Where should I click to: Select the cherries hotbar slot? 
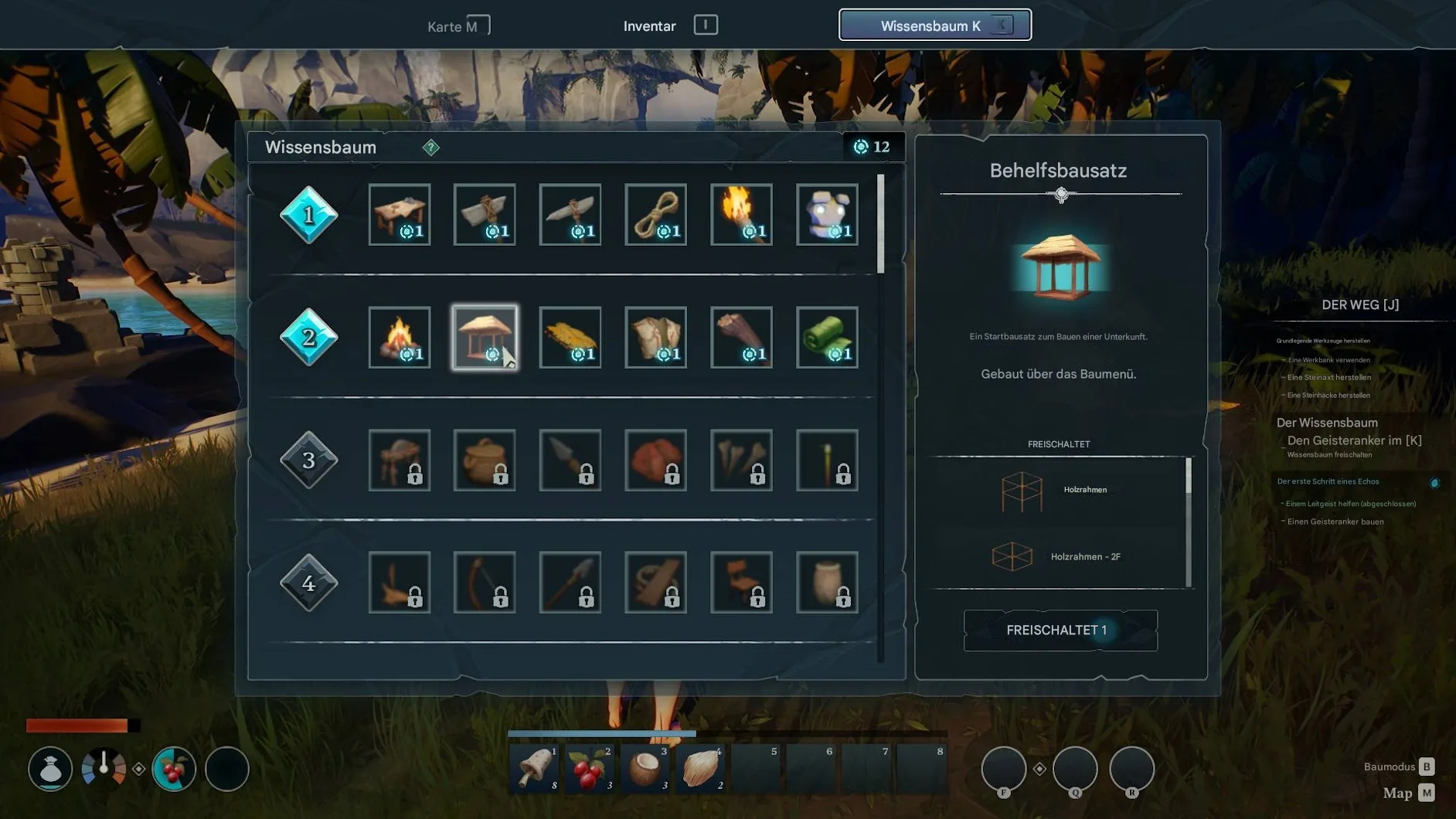point(590,769)
